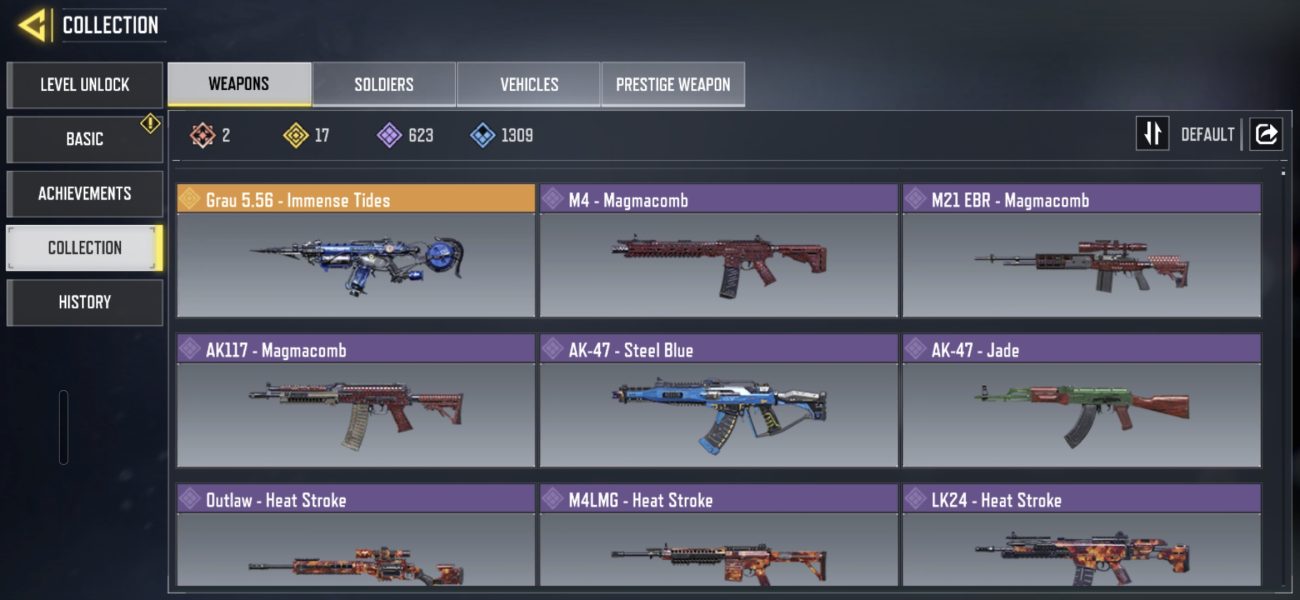Screen dimensions: 1300x600
Task: Choose the M4 Magmacomb weapon card
Action: (x=719, y=251)
